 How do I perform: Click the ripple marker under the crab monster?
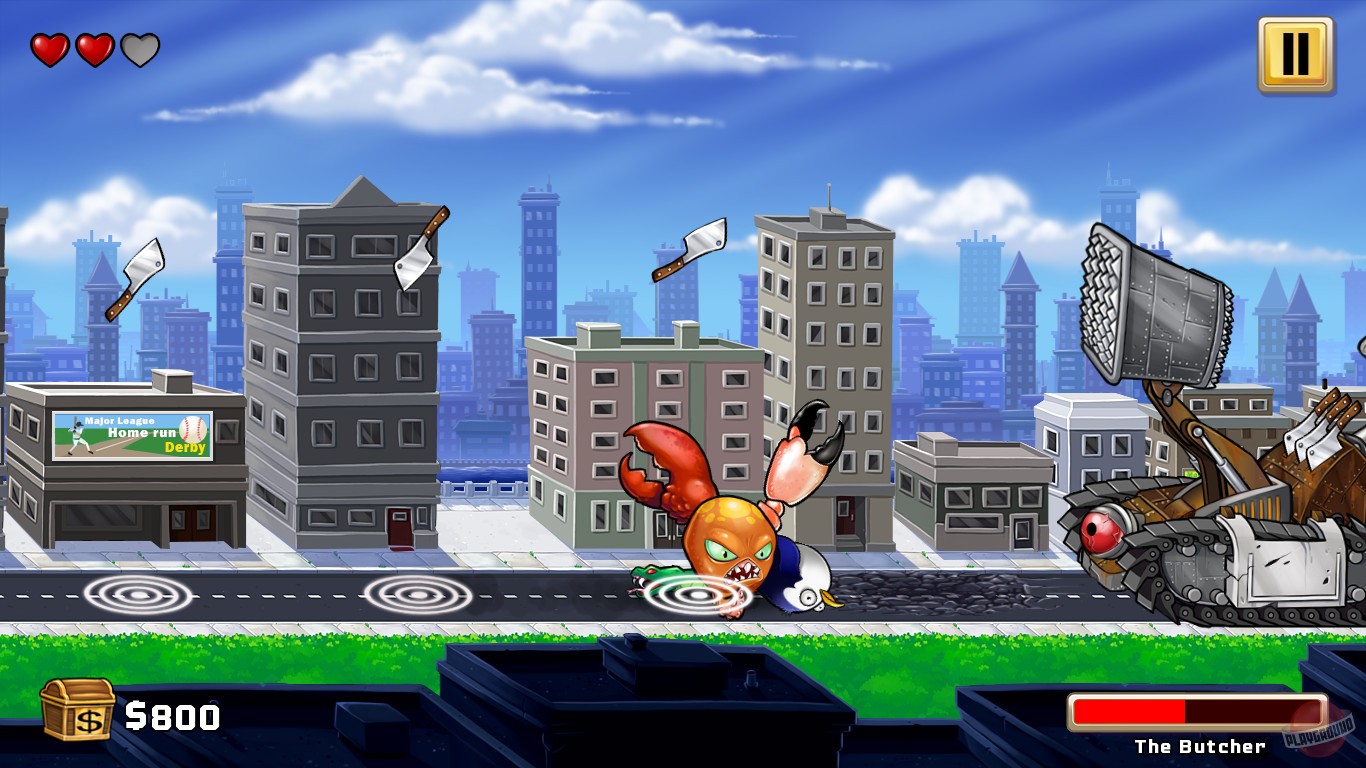700,597
